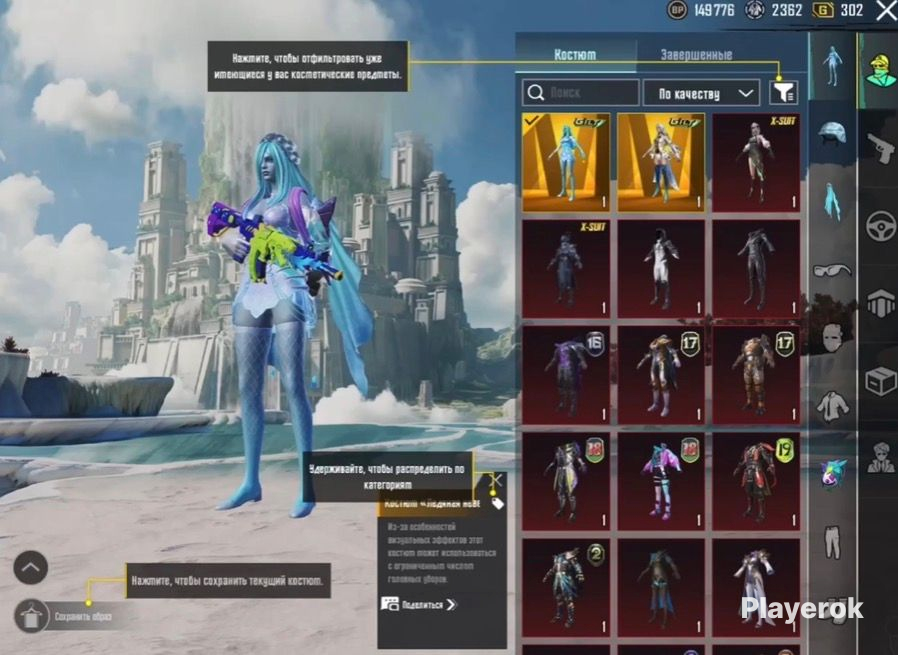Screen dimensions: 898x655
Task: Open the steering wheel vehicles section
Action: click(880, 226)
